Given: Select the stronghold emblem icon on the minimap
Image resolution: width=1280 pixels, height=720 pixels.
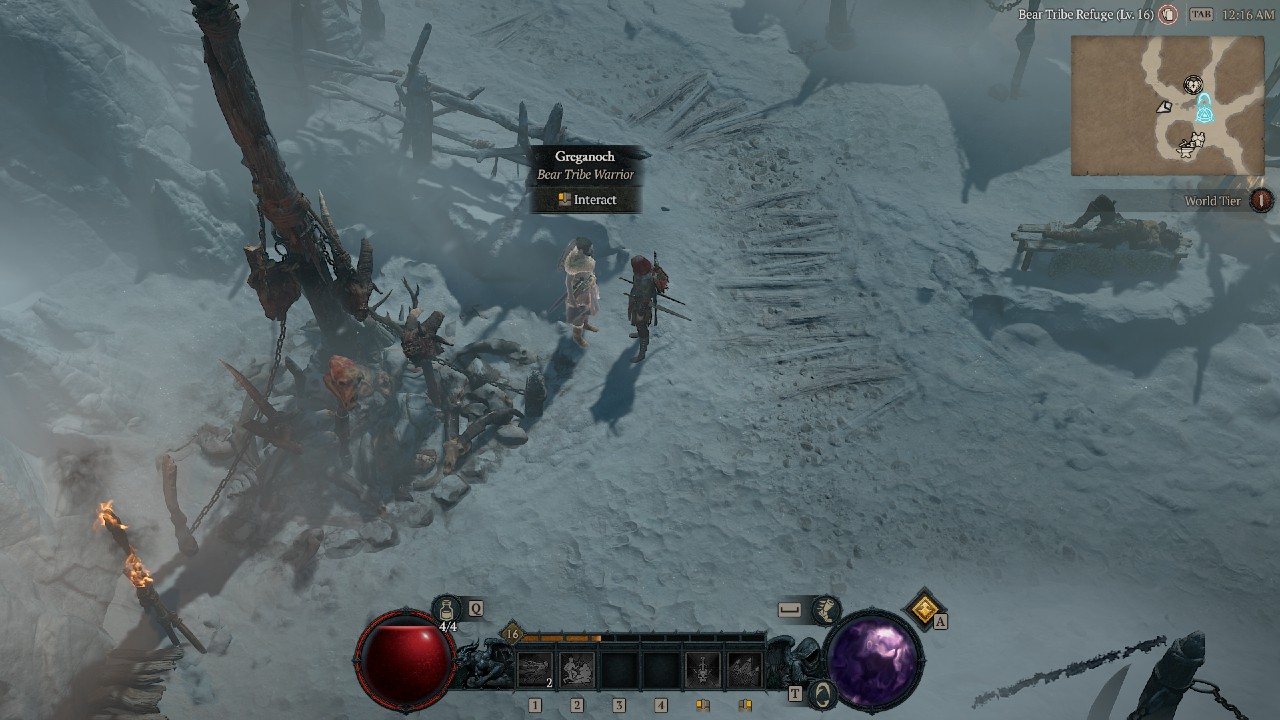Looking at the screenshot, I should [1193, 83].
